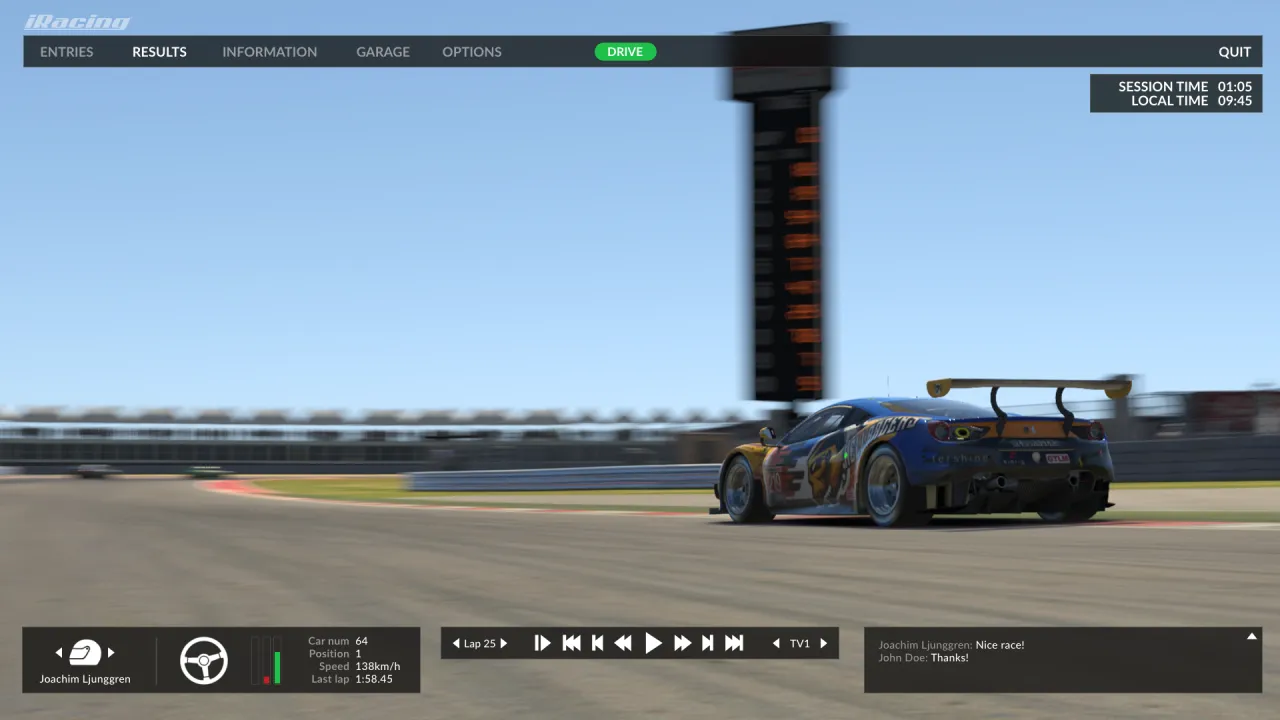Rewind the replay

tap(623, 643)
